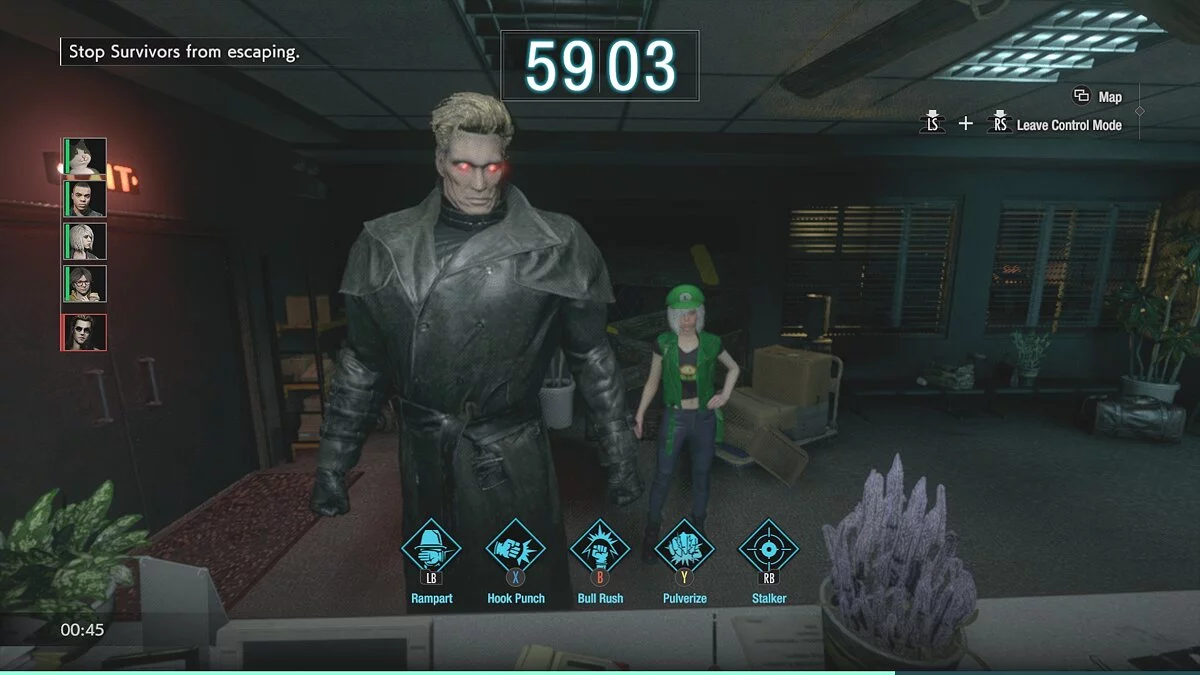Pick the survivor portrait with glasses
This screenshot has height=675, width=1200.
point(86,284)
